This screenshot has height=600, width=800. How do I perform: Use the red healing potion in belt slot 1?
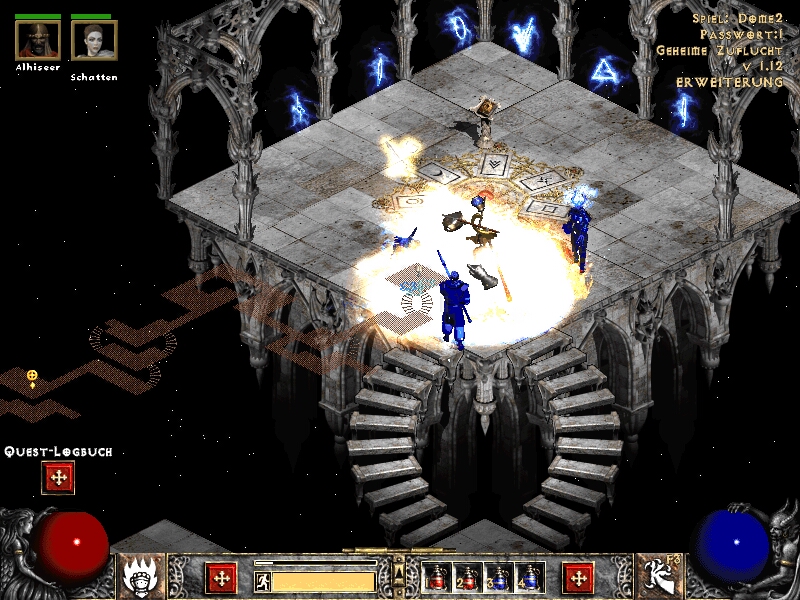(x=437, y=578)
